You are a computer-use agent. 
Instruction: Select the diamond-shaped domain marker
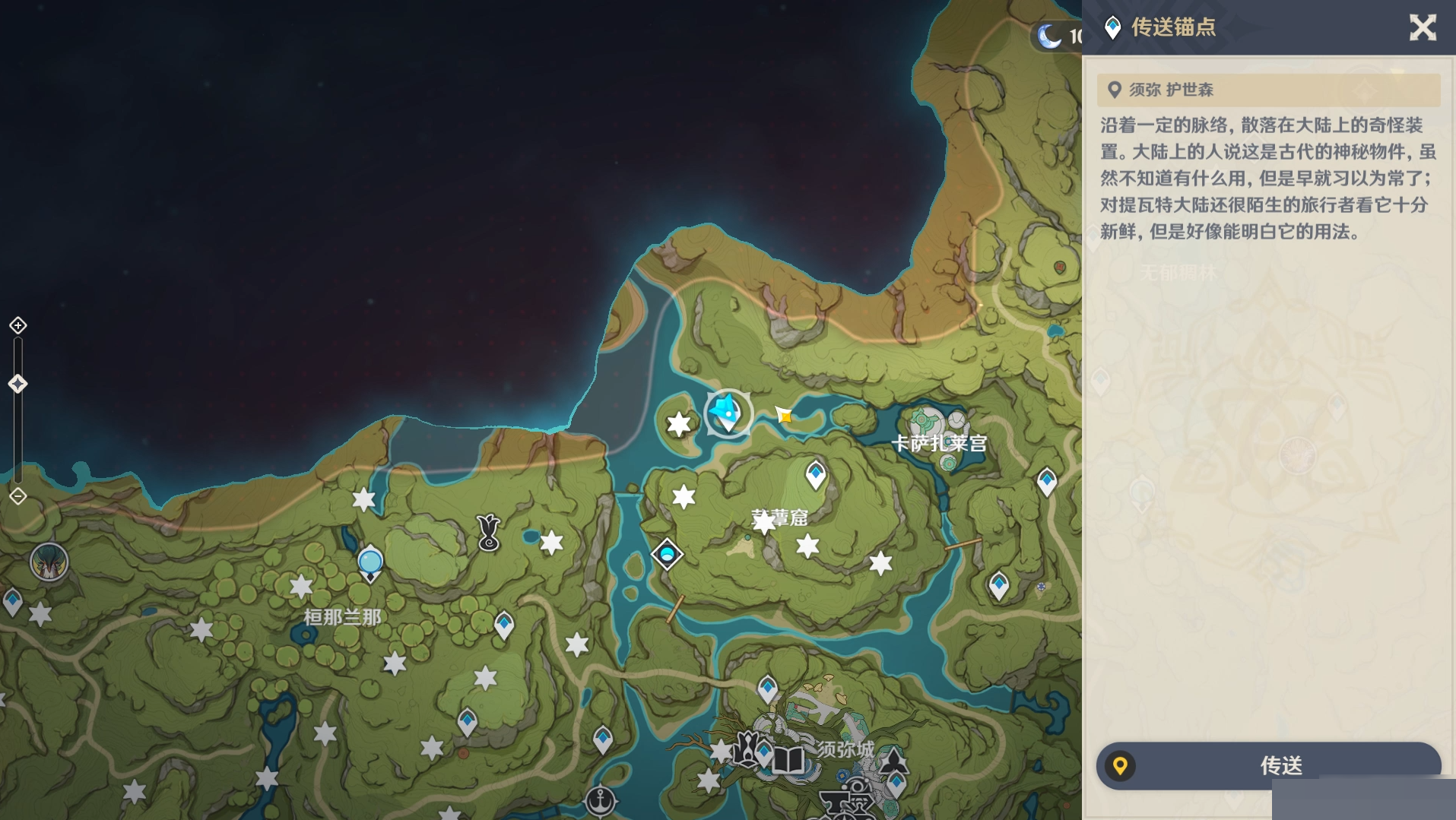[667, 554]
